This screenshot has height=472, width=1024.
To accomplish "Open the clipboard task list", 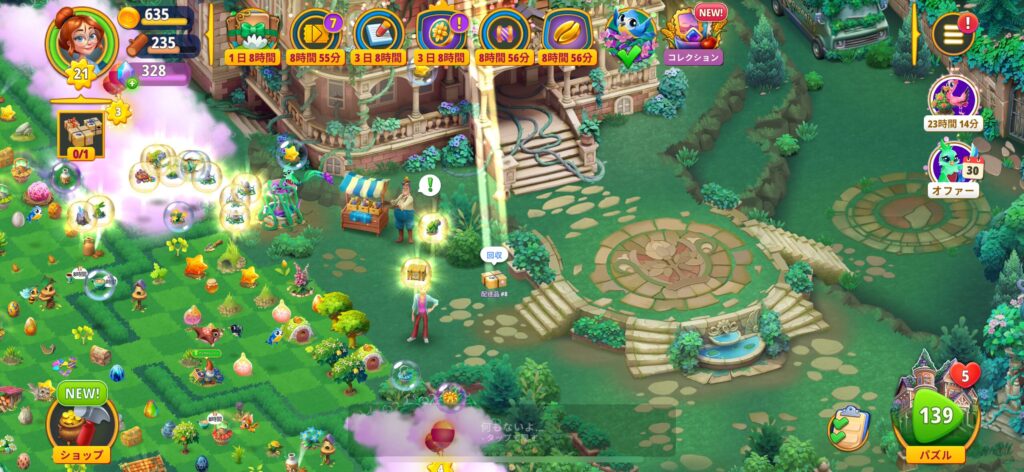I will coord(848,428).
